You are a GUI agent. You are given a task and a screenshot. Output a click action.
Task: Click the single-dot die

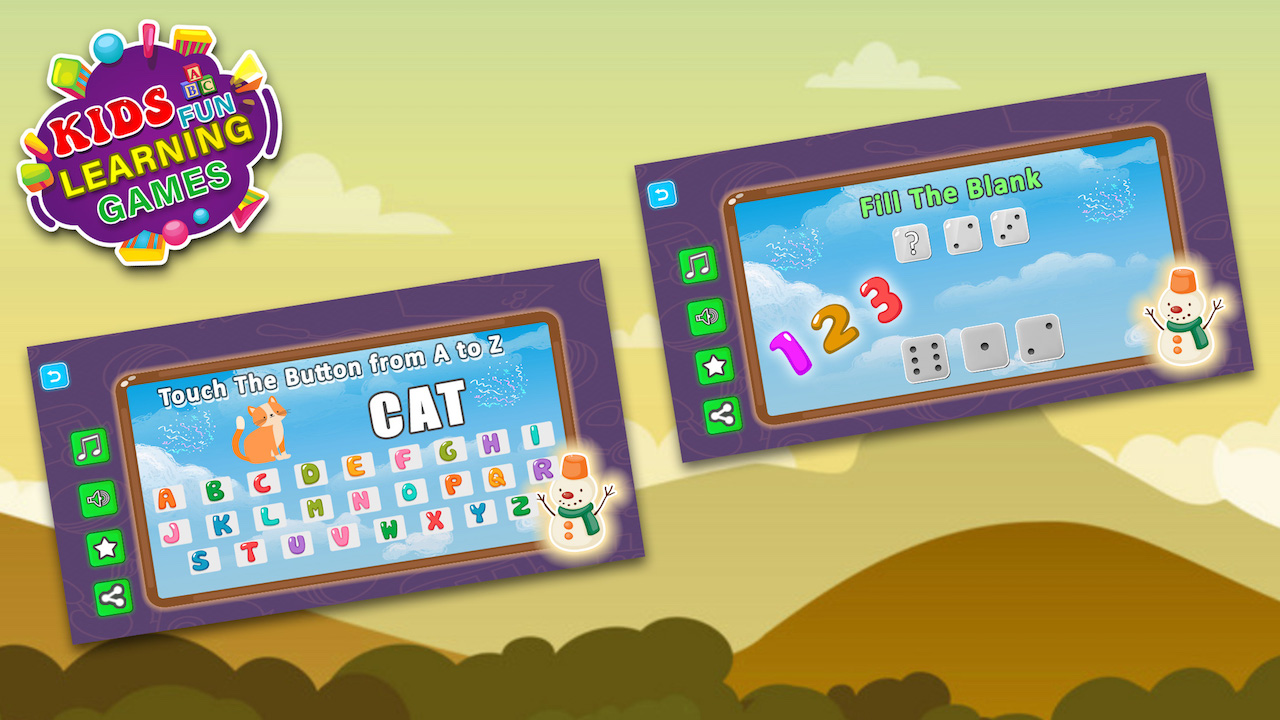[x=984, y=347]
